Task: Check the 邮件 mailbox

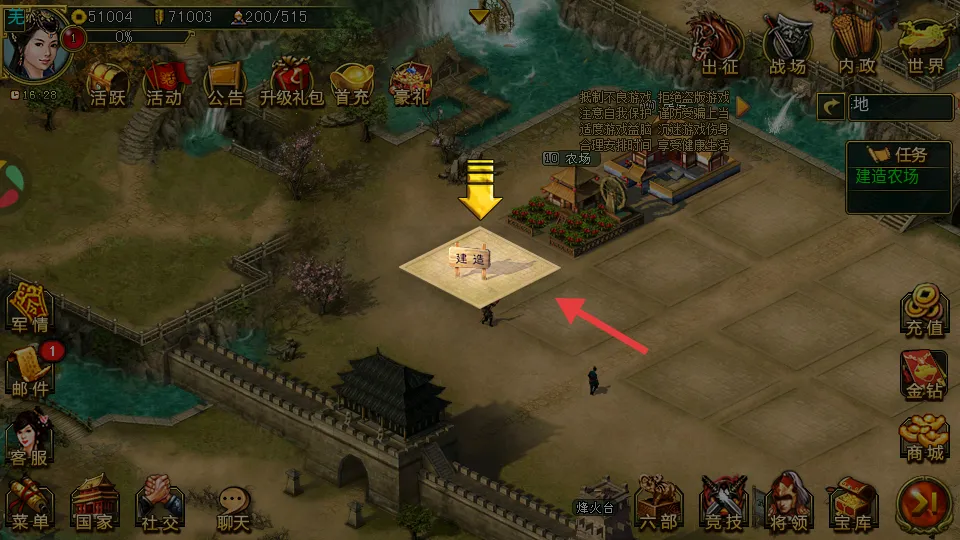Action: (31, 371)
